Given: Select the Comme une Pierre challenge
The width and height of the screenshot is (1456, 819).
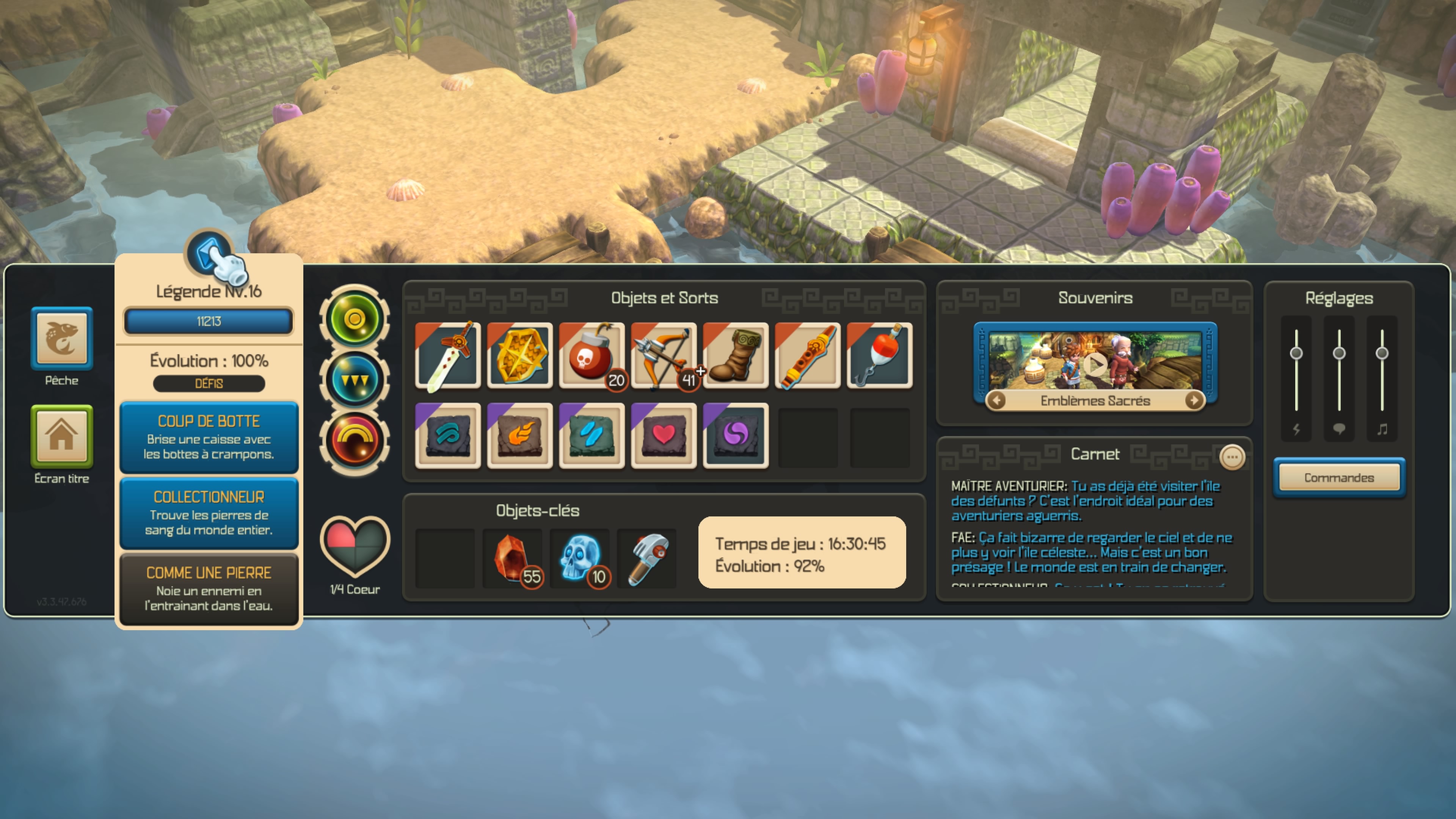Looking at the screenshot, I should 209,588.
